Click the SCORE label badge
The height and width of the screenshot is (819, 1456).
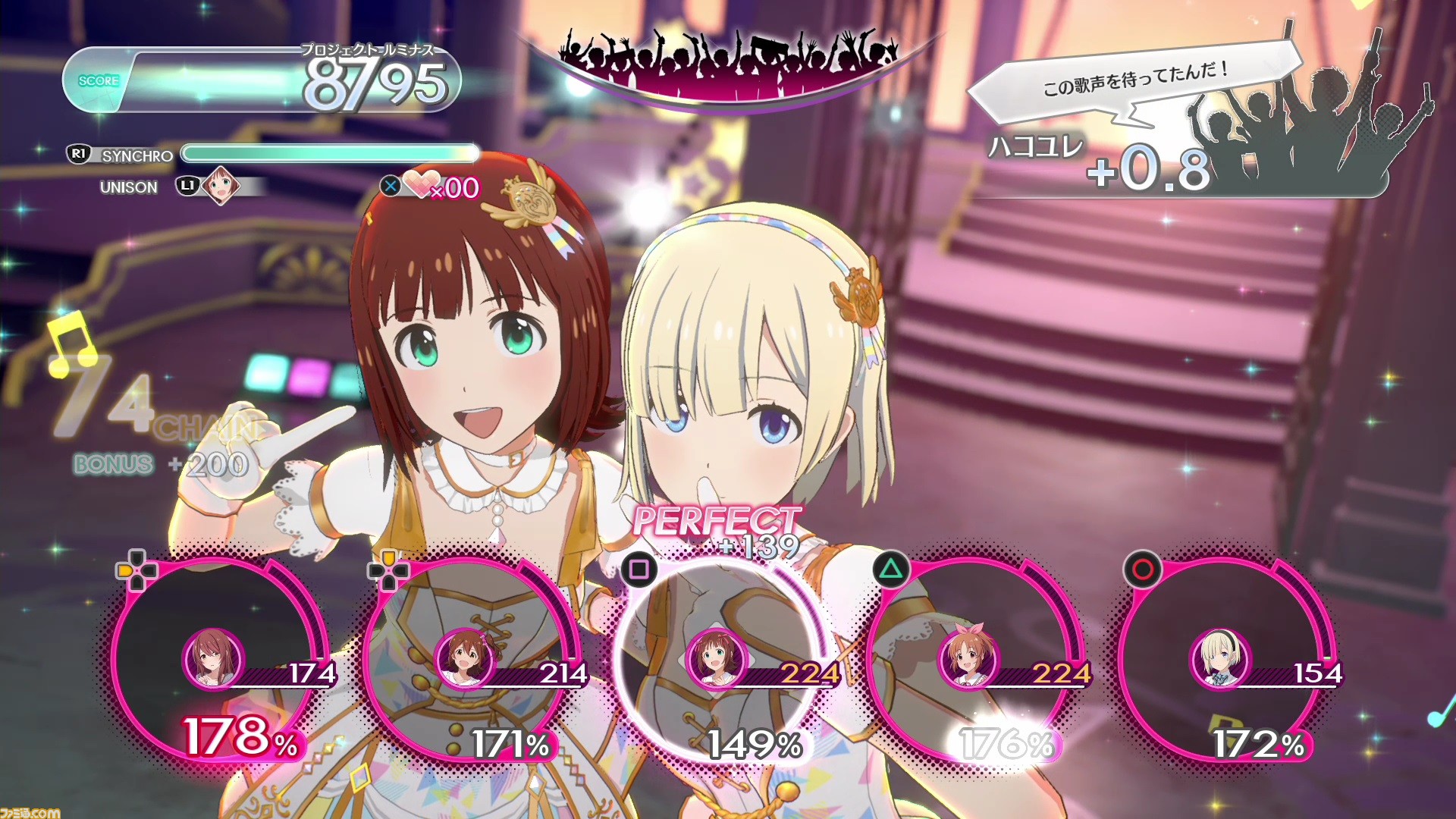click(99, 80)
